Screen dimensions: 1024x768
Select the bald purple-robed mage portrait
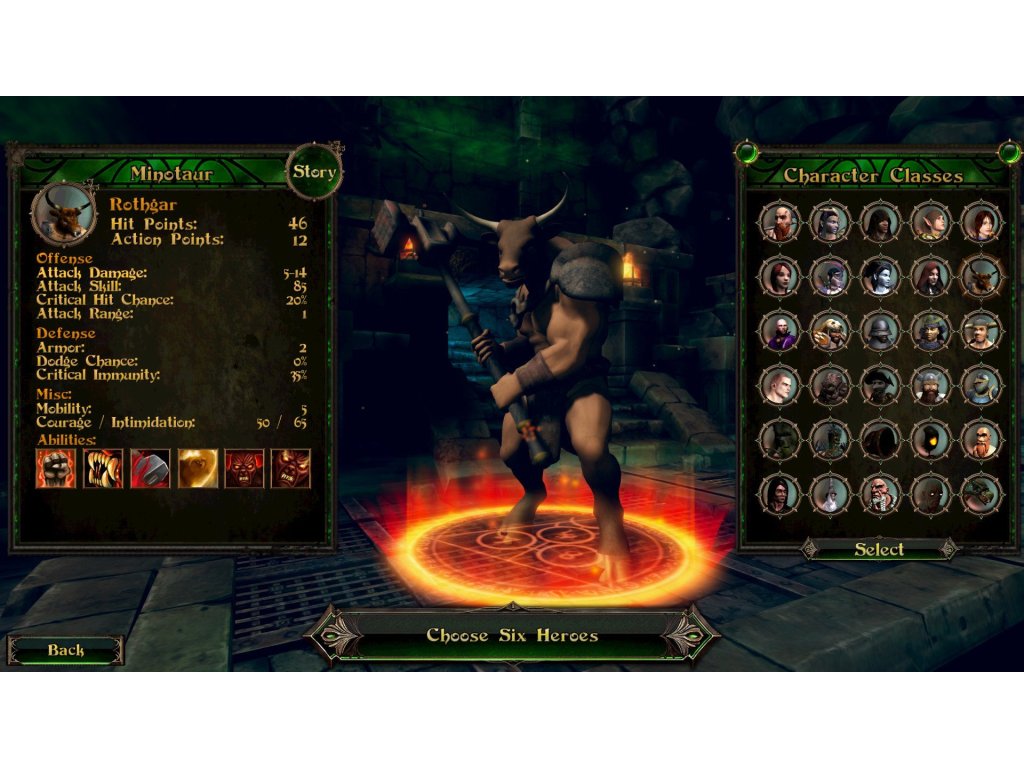pos(780,331)
